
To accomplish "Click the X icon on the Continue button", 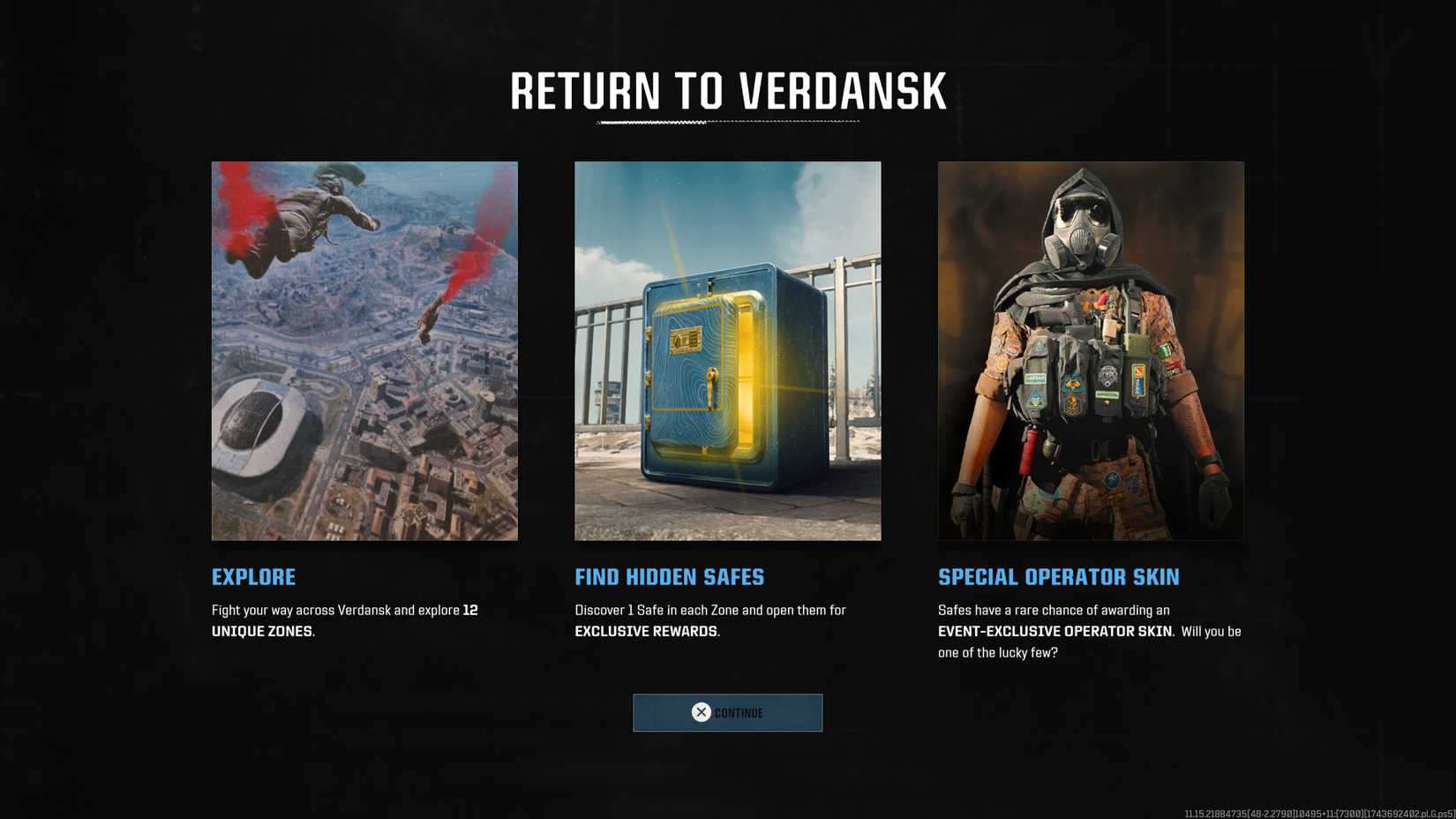I will coord(702,712).
